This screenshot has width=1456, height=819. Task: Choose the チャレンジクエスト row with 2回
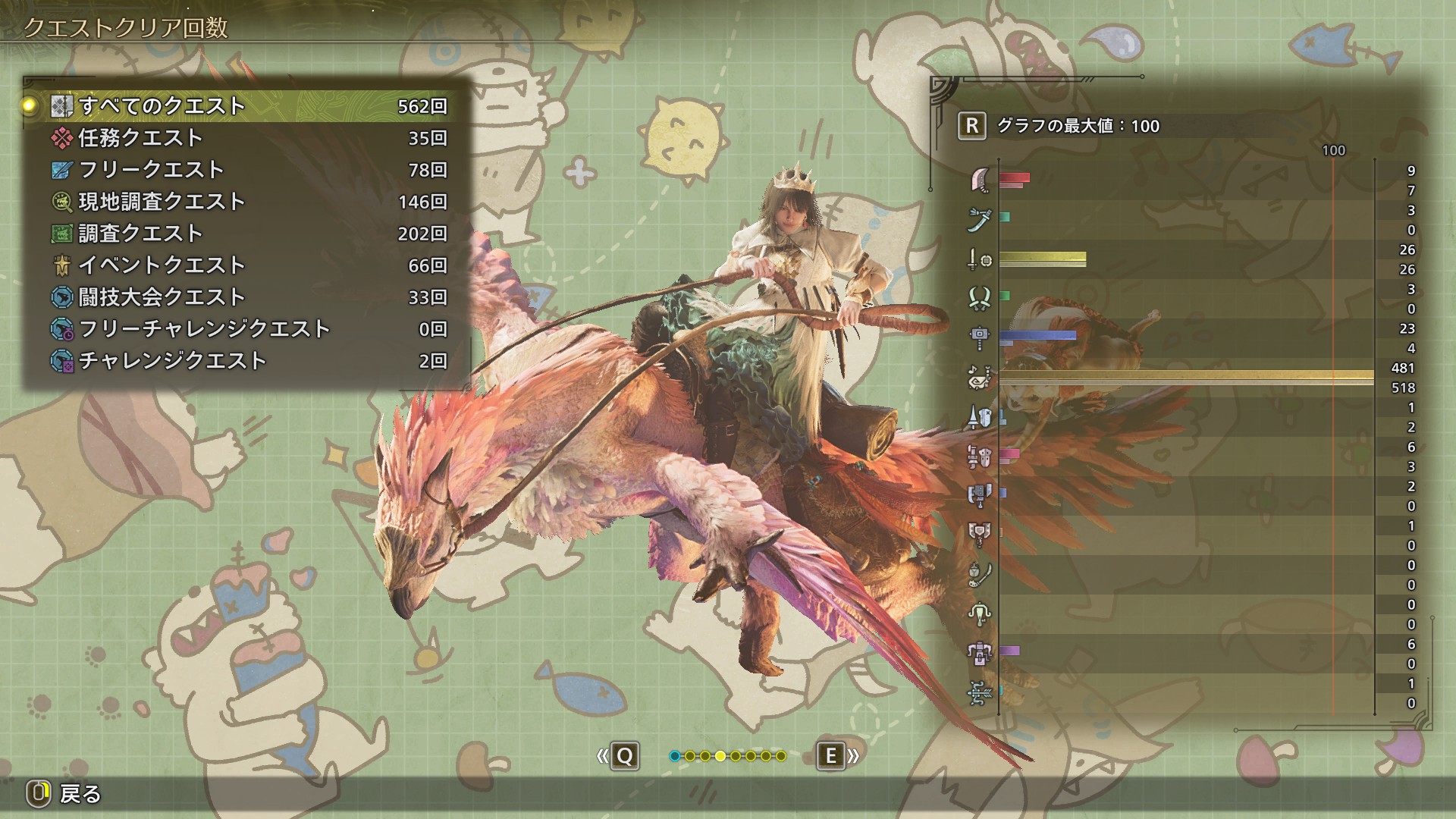tap(249, 361)
